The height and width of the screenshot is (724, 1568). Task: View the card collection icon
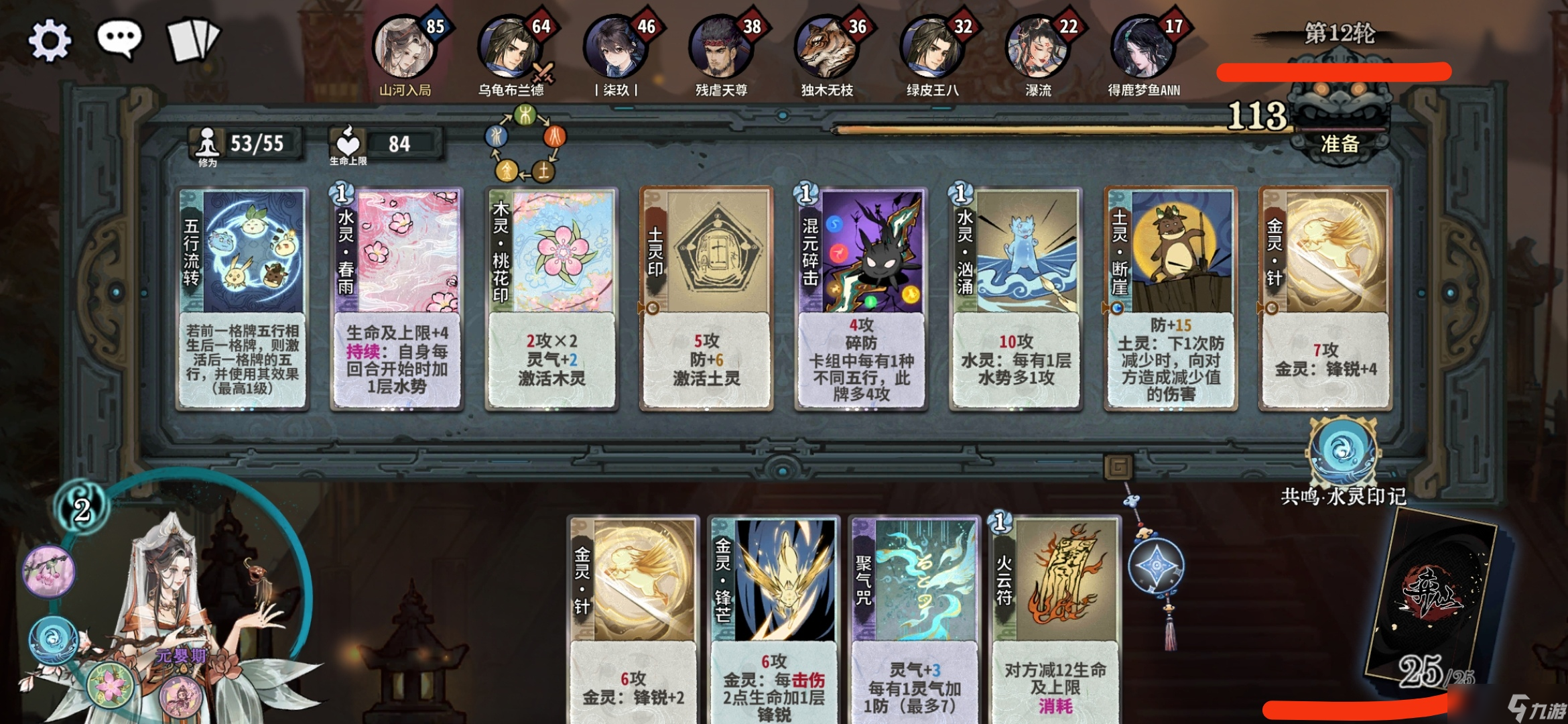coord(193,40)
